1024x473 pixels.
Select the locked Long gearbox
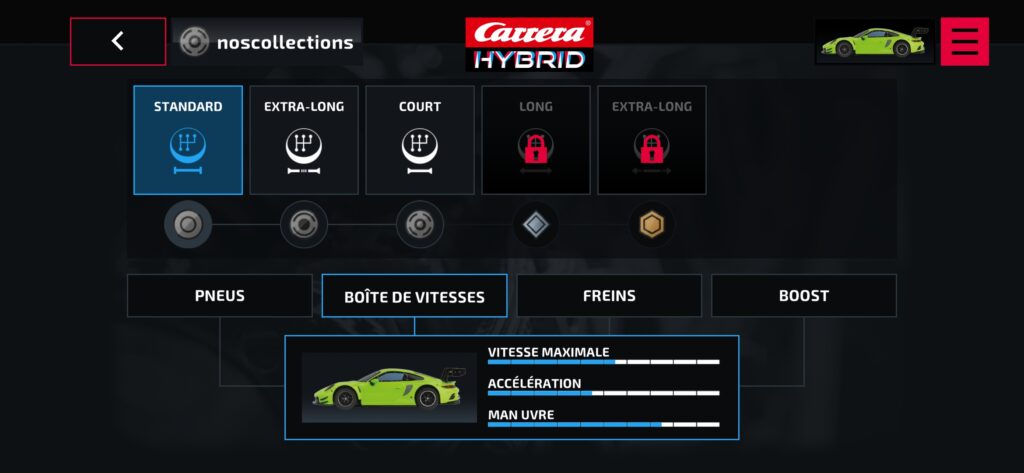536,140
